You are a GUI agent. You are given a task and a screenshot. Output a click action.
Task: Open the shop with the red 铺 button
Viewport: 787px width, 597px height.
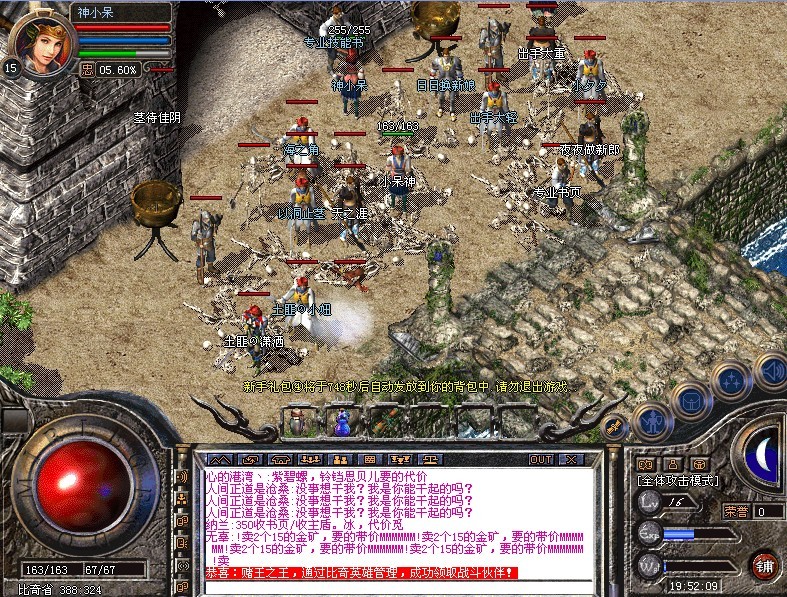[764, 564]
